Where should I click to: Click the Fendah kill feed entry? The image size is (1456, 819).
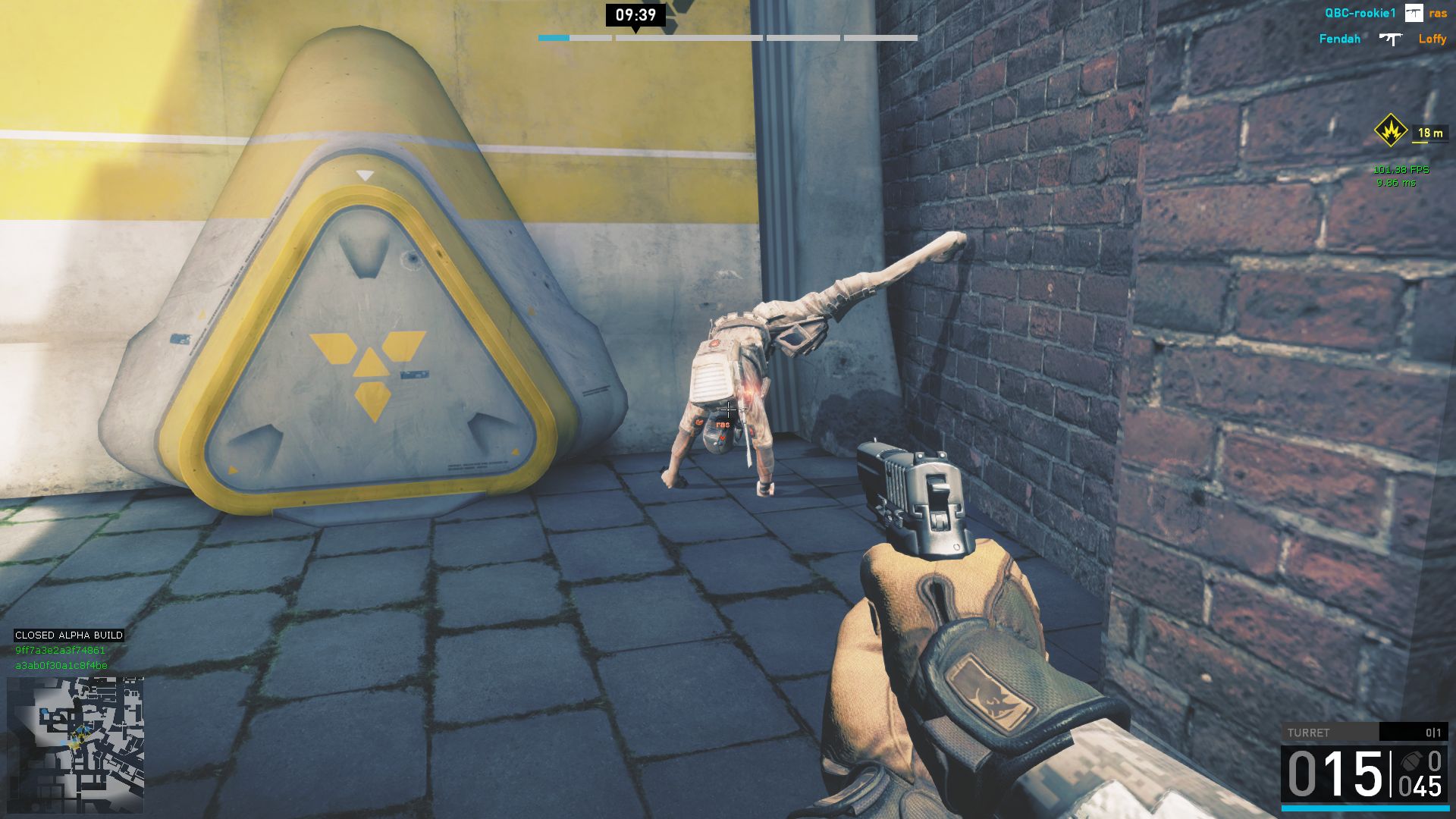(x=1339, y=39)
